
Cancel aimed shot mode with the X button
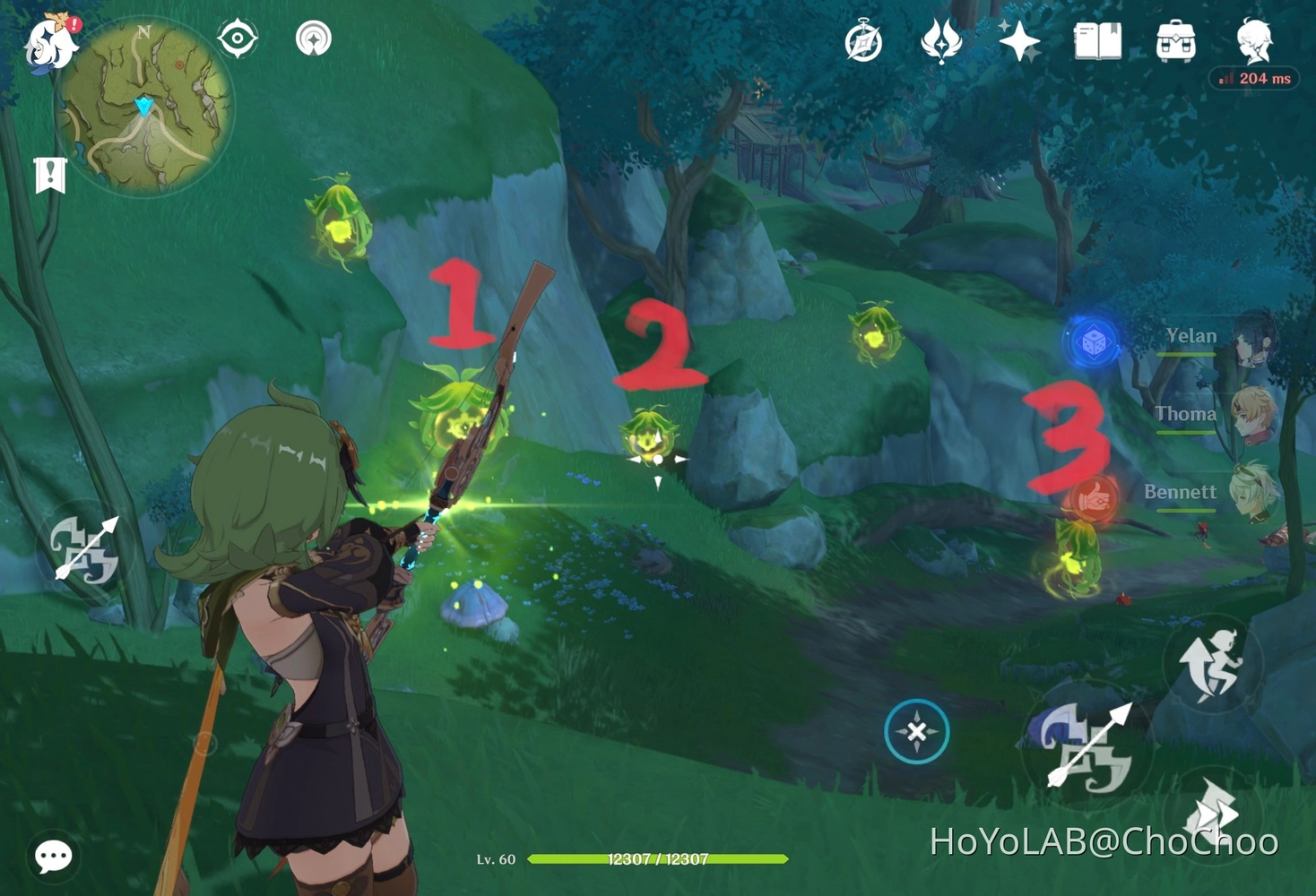pyautogui.click(x=915, y=731)
